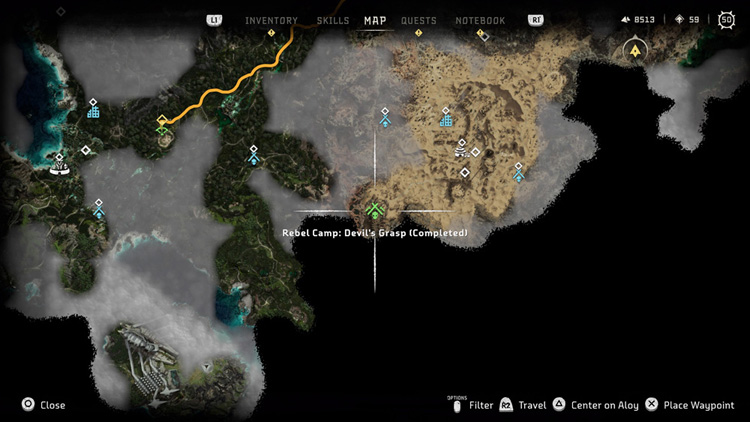
Task: Go to the Quests tab
Action: click(x=419, y=20)
